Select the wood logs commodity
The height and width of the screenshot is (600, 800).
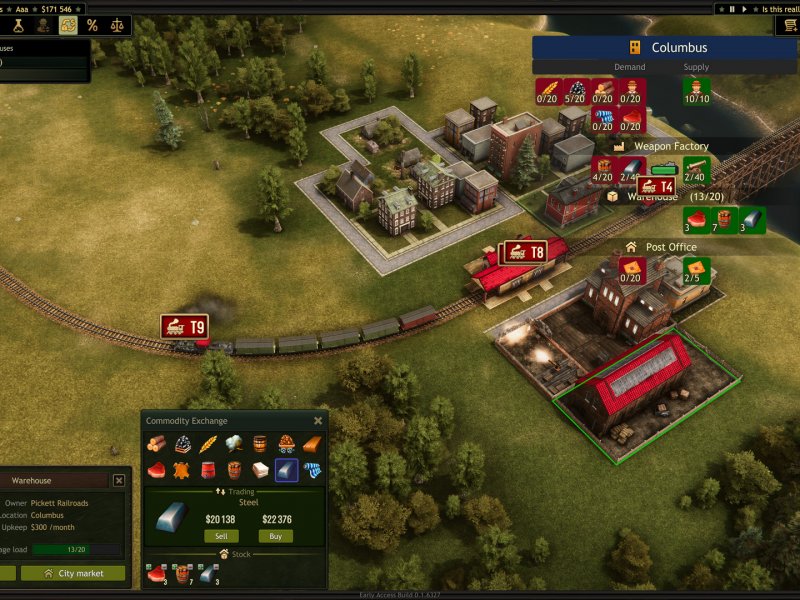[156, 444]
